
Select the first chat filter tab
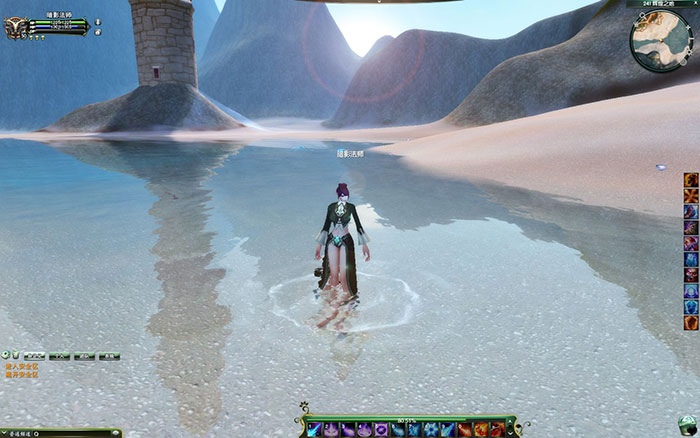click(x=33, y=355)
